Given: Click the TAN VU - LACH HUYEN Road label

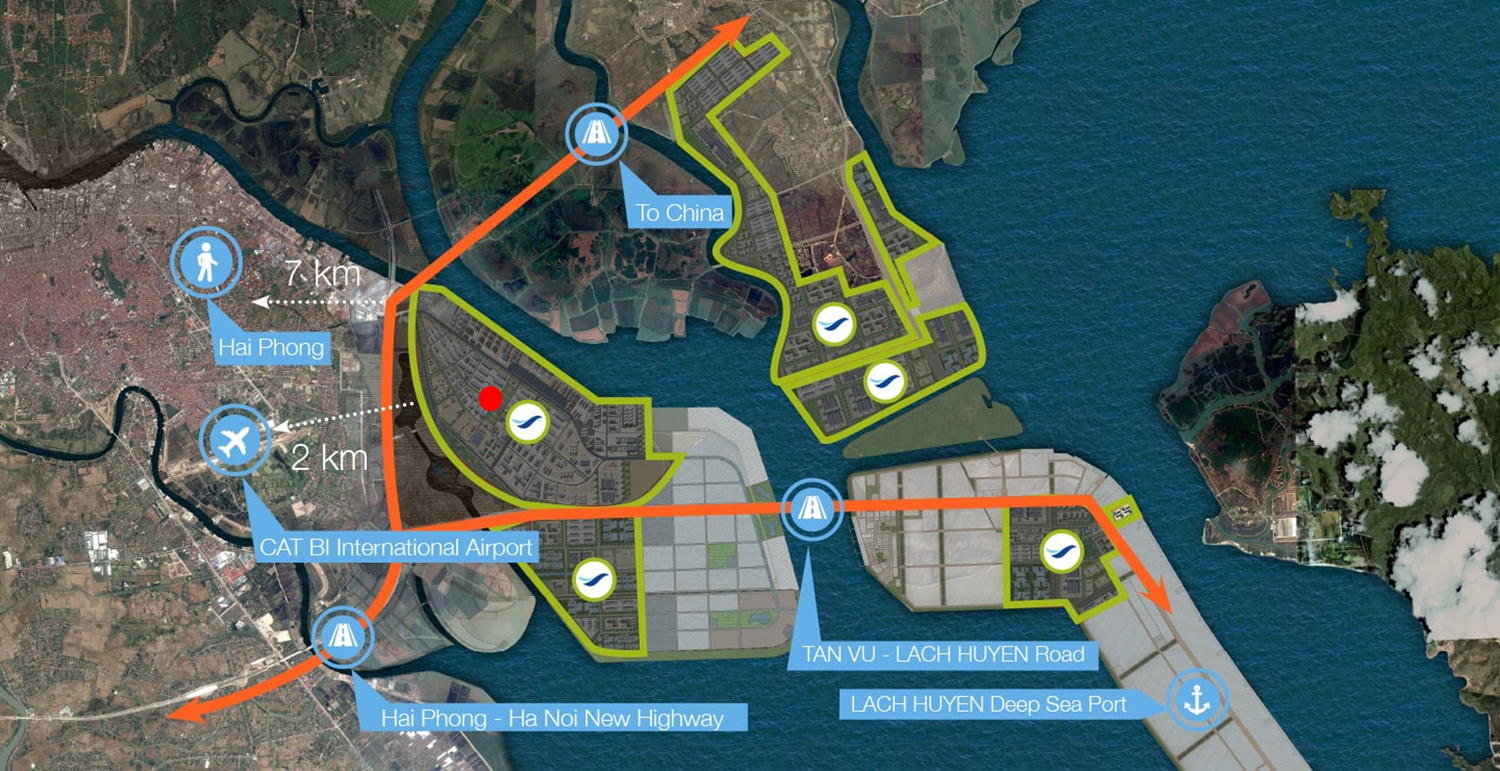Looking at the screenshot, I should coord(945,655).
